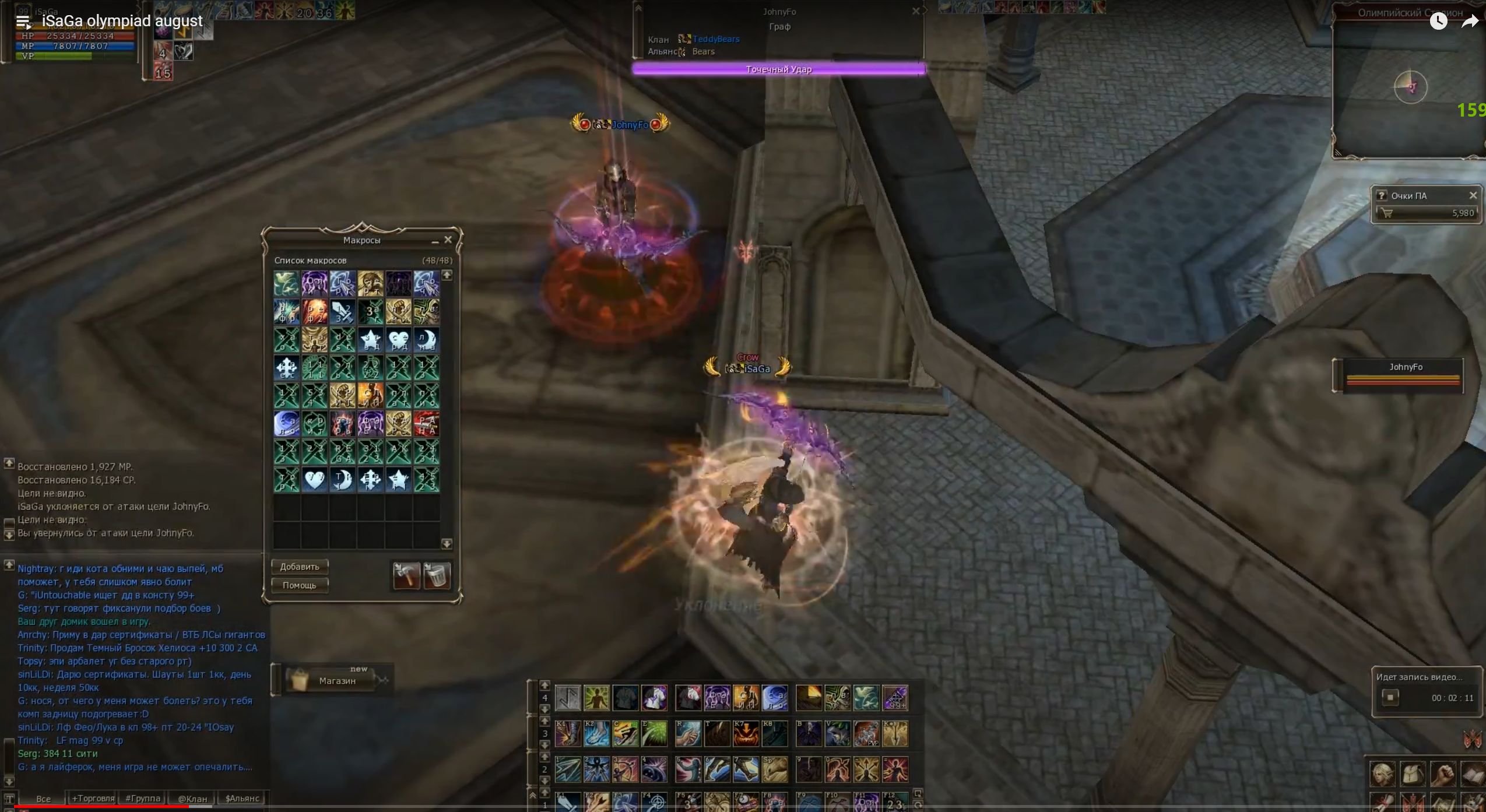Open the Помощь help button
This screenshot has height=812, width=1486.
pos(300,585)
